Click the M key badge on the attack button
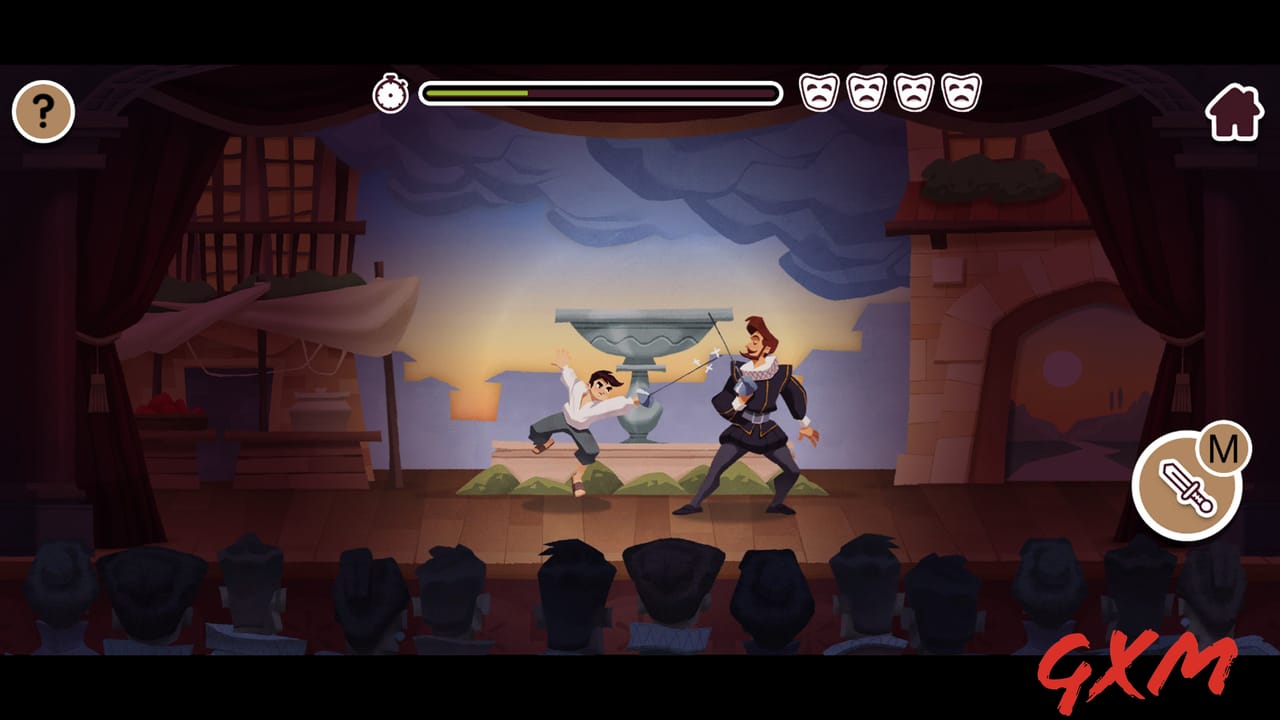 pos(1221,449)
